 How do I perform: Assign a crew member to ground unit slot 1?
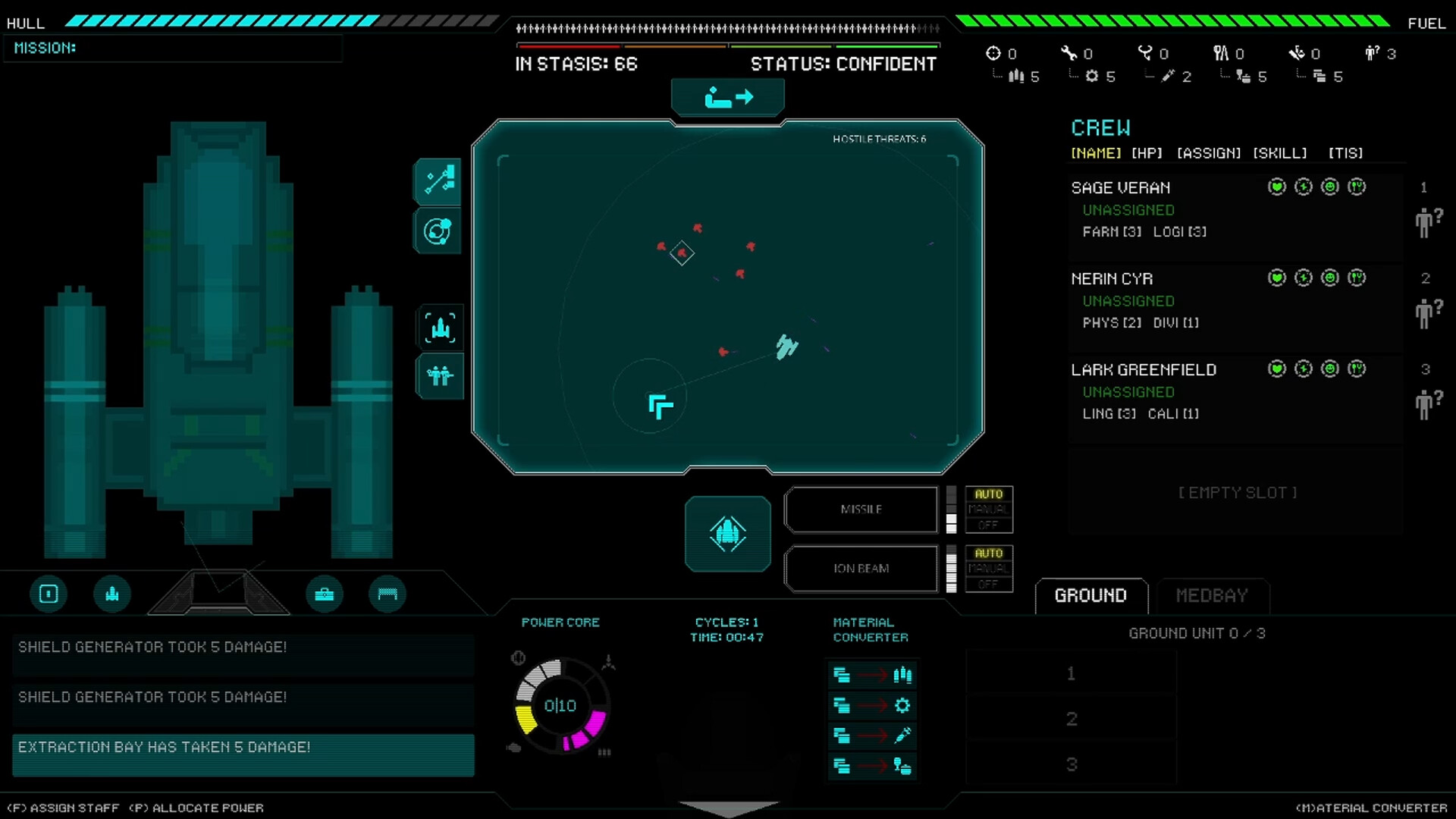[1071, 673]
